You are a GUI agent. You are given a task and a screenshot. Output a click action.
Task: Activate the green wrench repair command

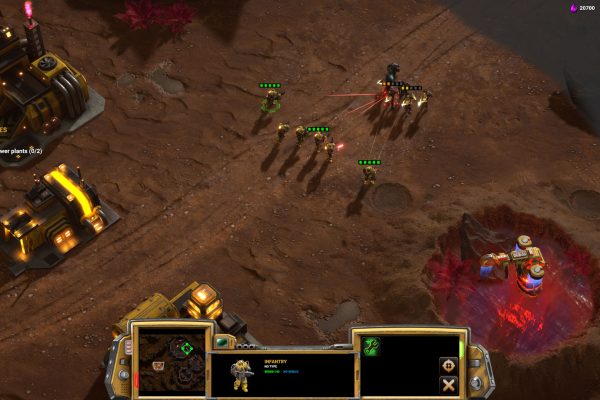(371, 346)
